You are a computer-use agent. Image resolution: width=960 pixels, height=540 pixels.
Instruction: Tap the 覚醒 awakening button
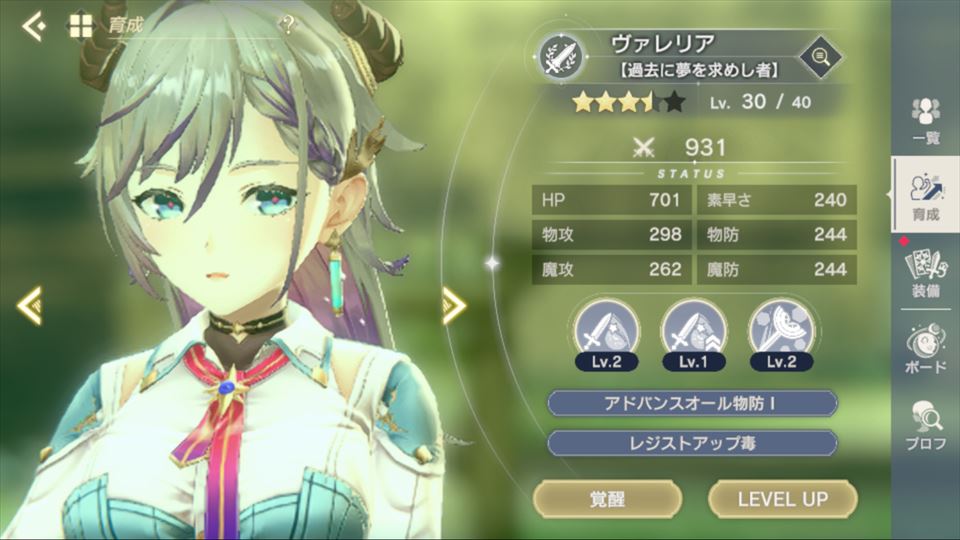pos(607,498)
